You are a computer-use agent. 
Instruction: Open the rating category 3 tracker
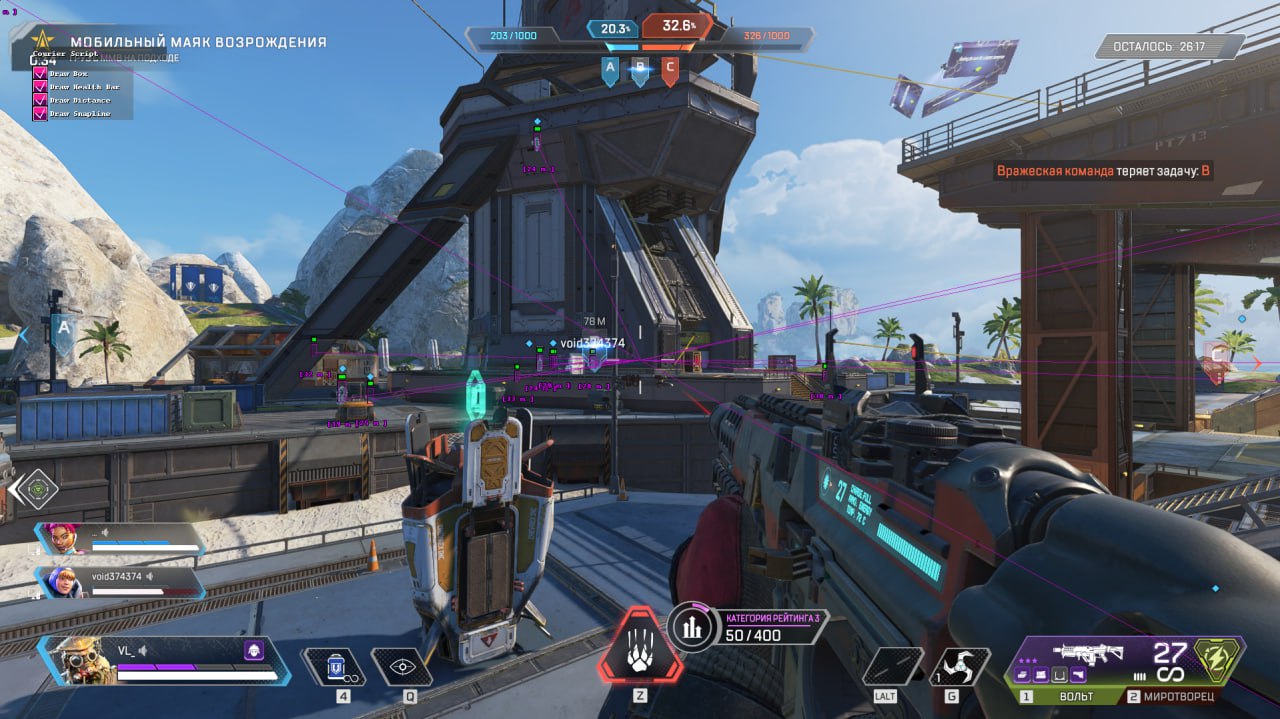[689, 627]
